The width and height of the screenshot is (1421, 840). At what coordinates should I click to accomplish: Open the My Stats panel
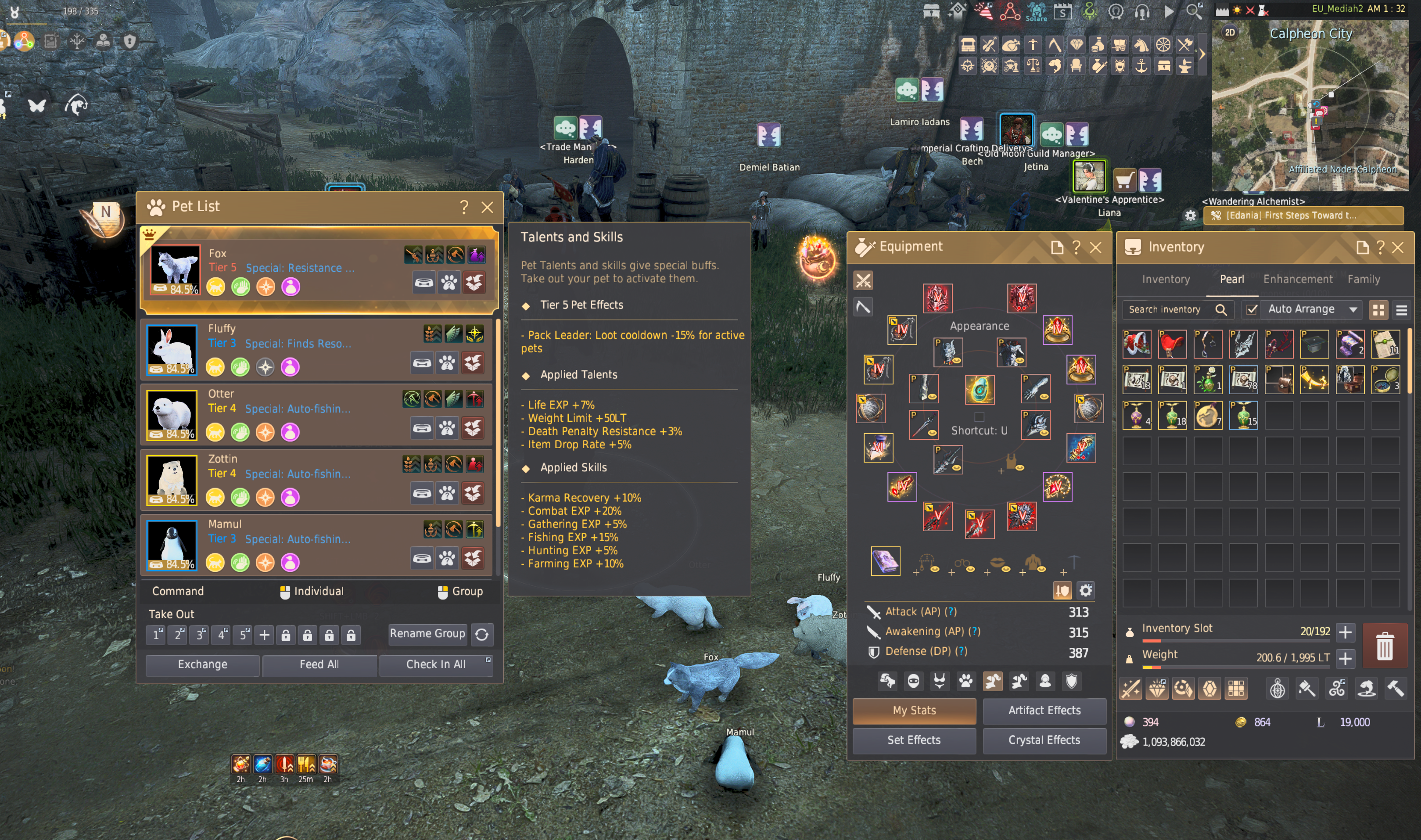tap(914, 711)
